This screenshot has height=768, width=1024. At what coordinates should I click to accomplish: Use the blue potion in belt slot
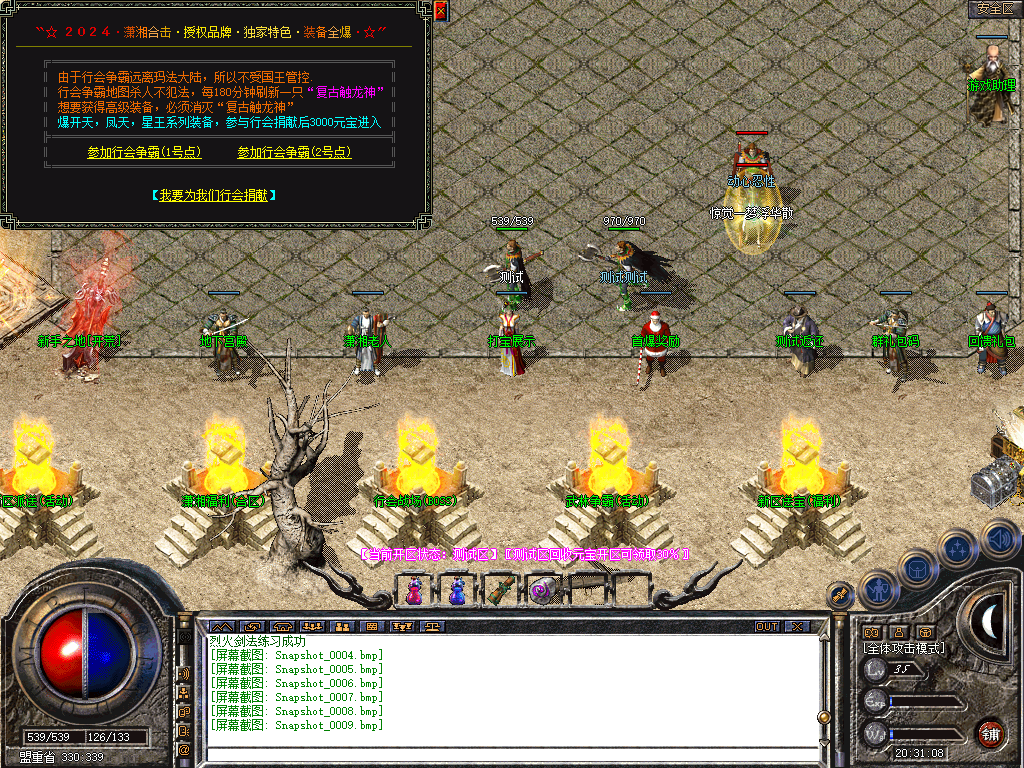[457, 591]
